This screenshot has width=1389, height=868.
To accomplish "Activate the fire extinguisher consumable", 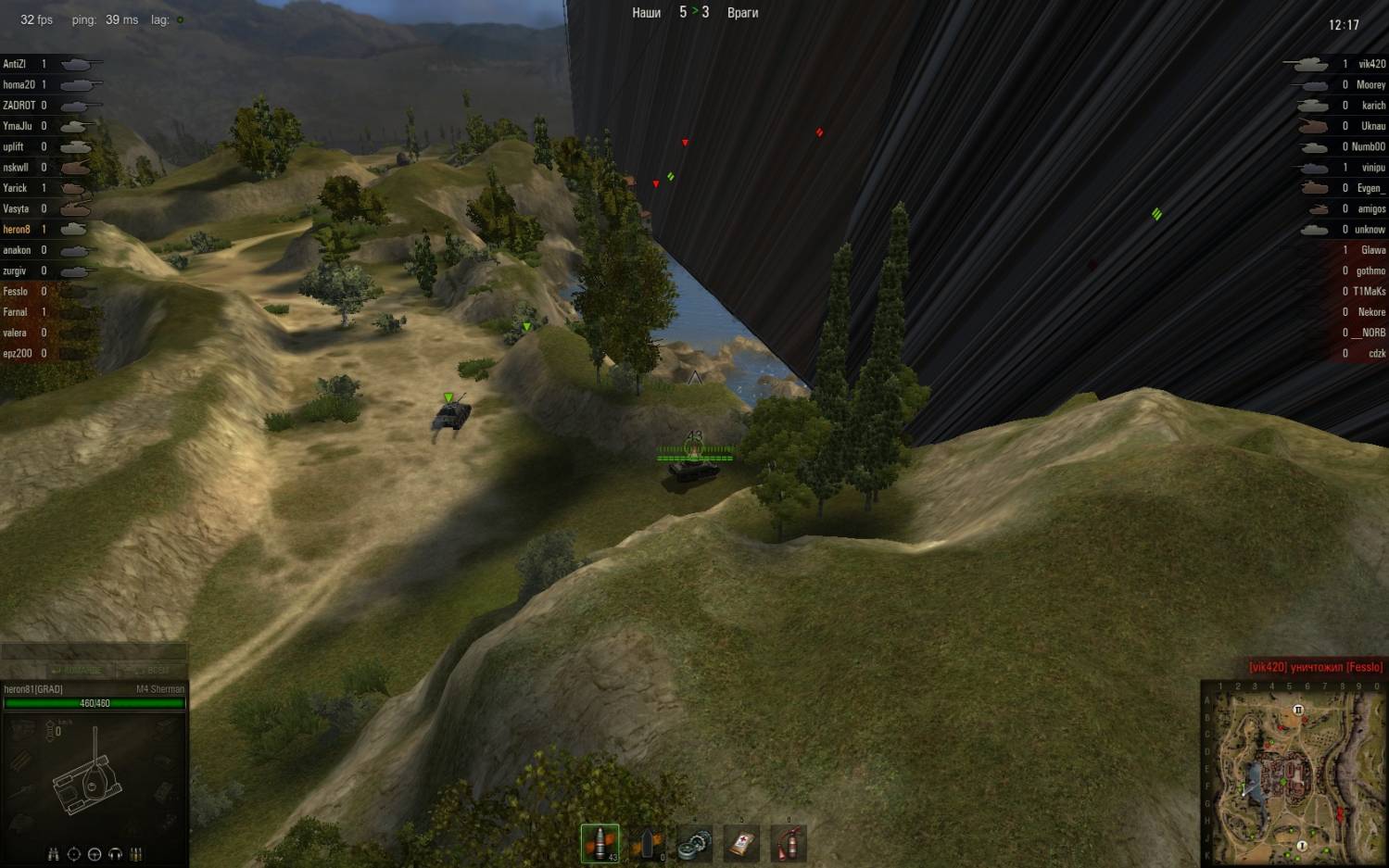I will pos(789,843).
